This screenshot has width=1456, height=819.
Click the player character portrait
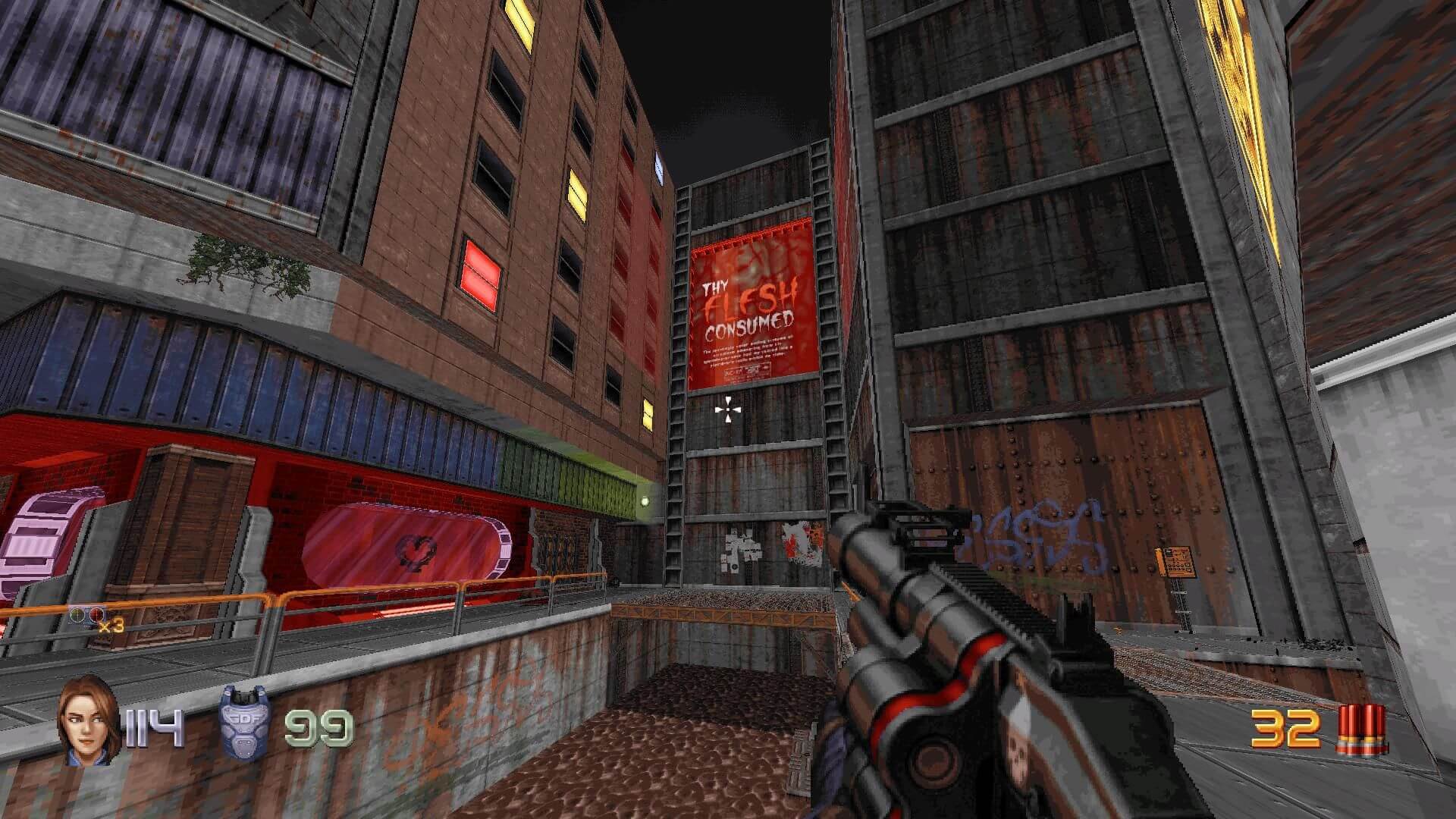[x=89, y=721]
